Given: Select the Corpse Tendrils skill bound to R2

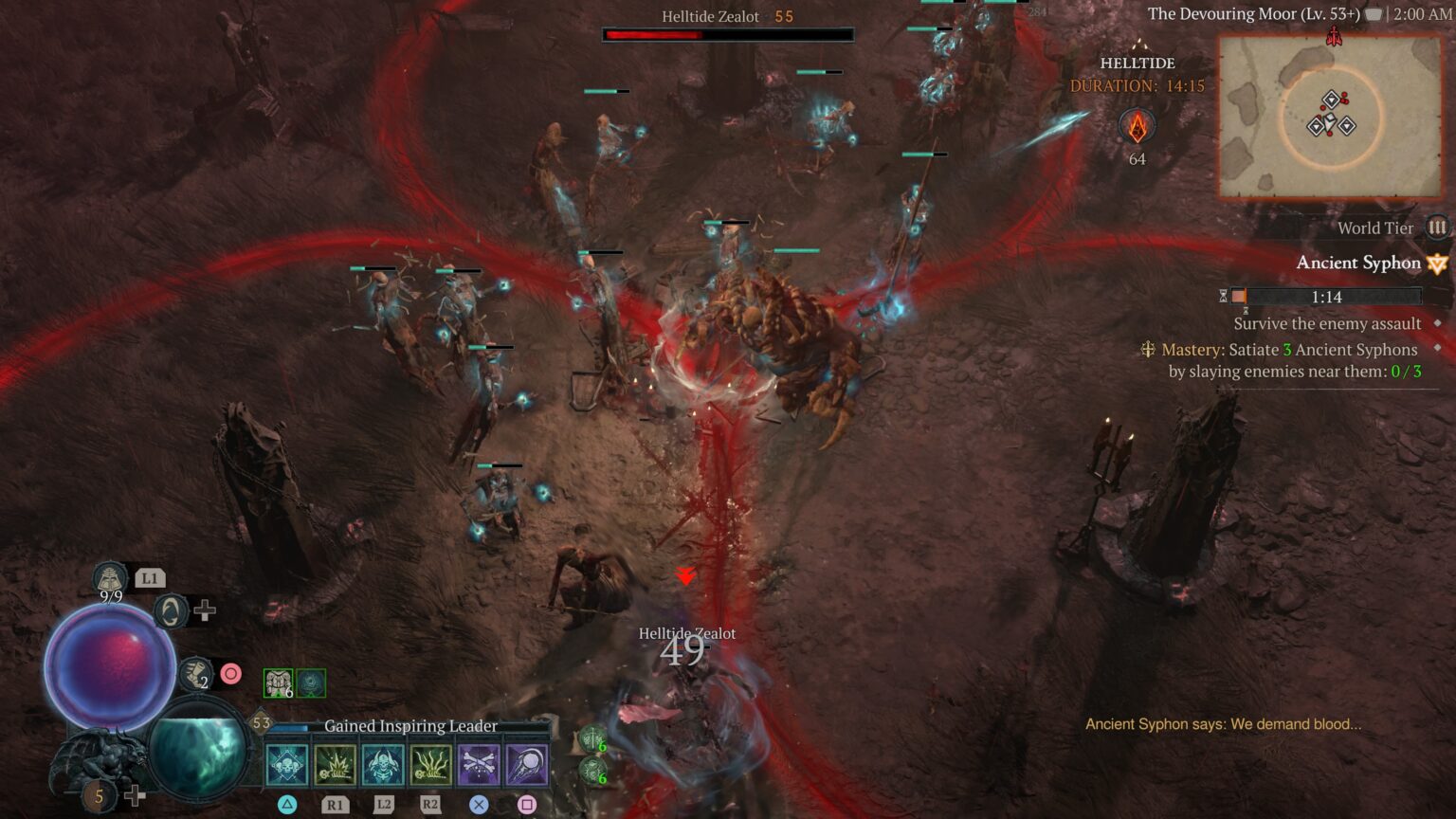Looking at the screenshot, I should coord(430,763).
